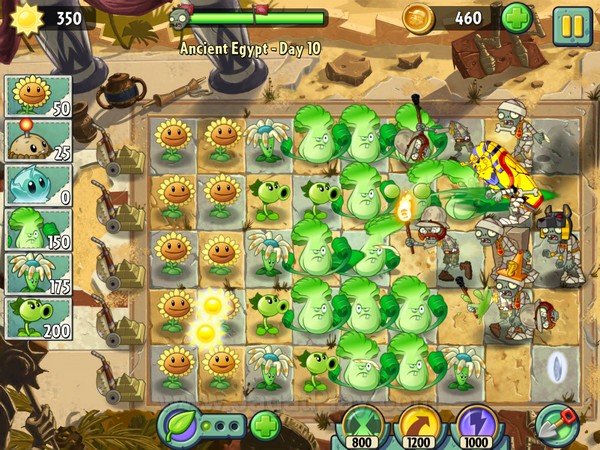Select the Bonk Choy seed packet
600x450 pixels.
[x=38, y=230]
